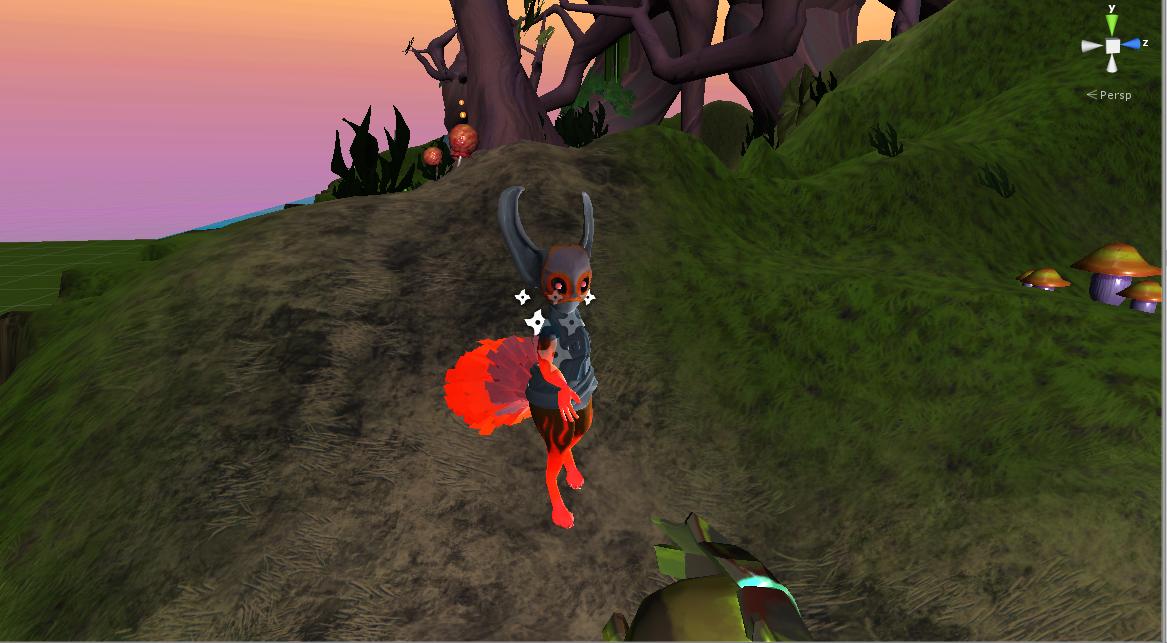
Task: Toggle the Persp projection label
Action: (x=1114, y=95)
